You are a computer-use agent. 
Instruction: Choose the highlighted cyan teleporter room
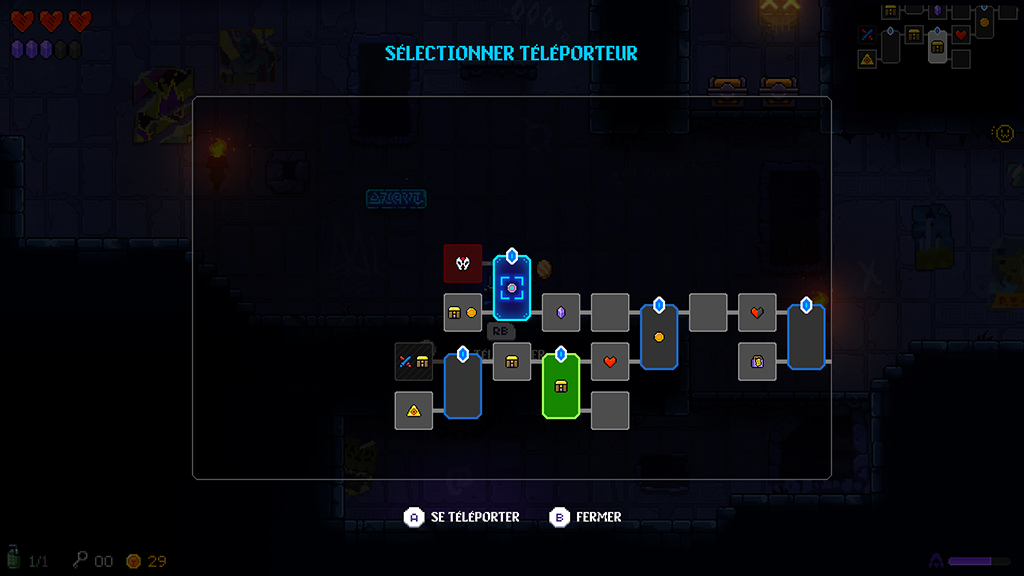click(x=512, y=288)
